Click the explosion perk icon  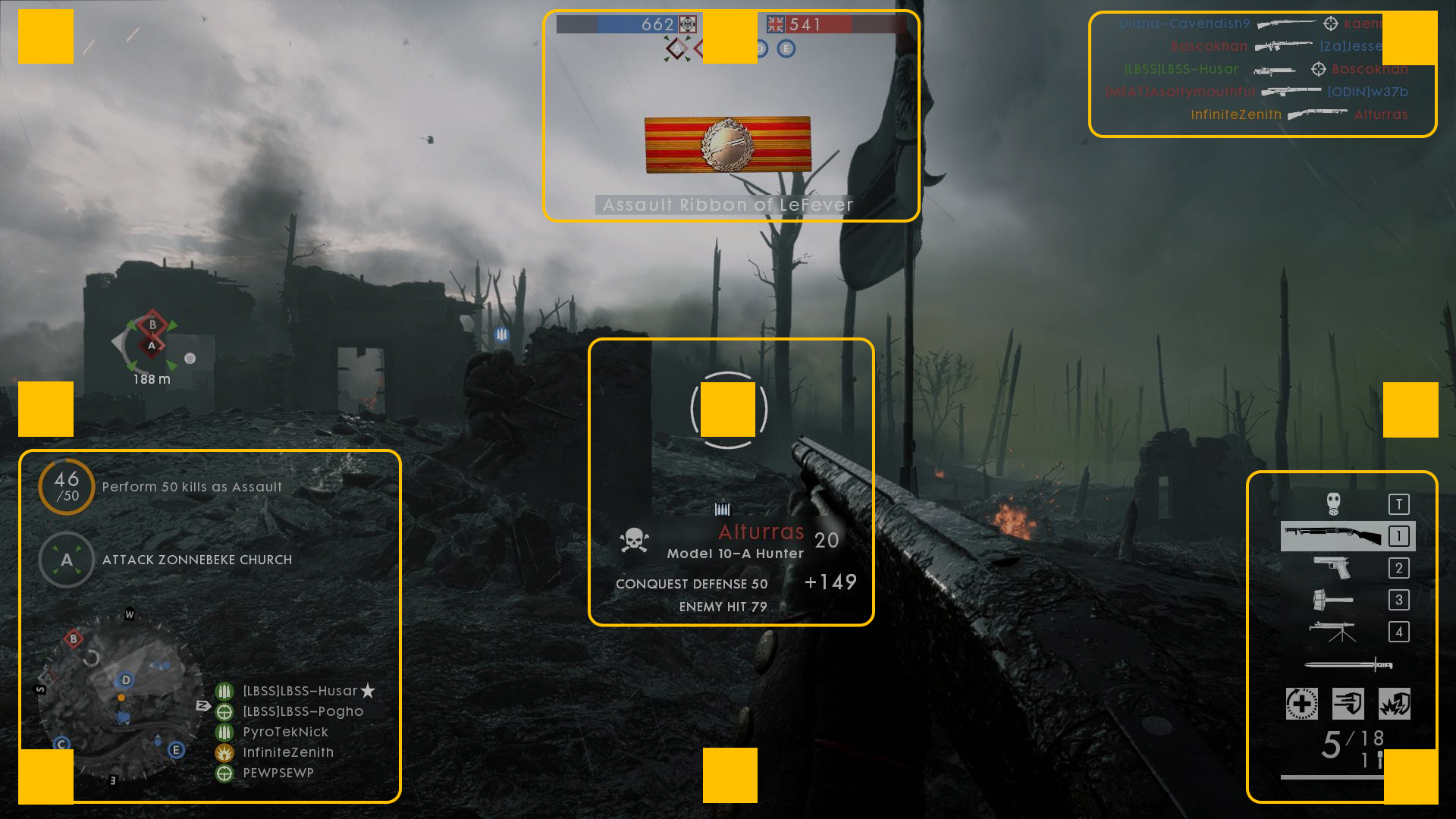1394,704
